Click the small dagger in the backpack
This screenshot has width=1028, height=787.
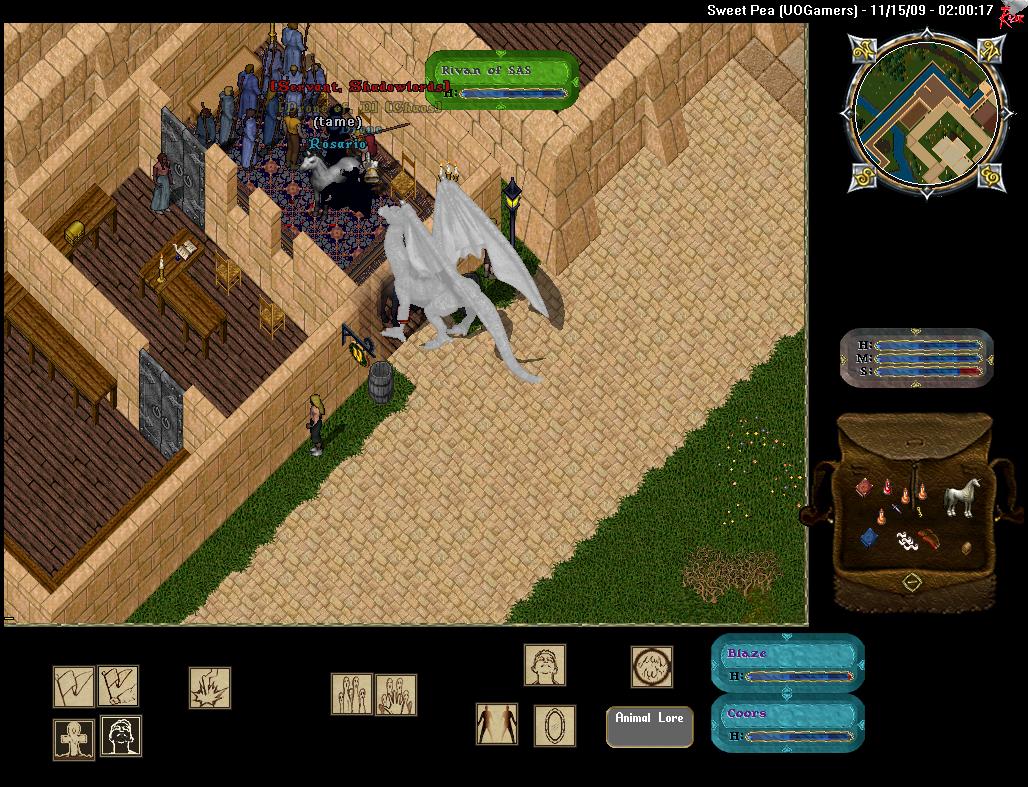(x=897, y=509)
